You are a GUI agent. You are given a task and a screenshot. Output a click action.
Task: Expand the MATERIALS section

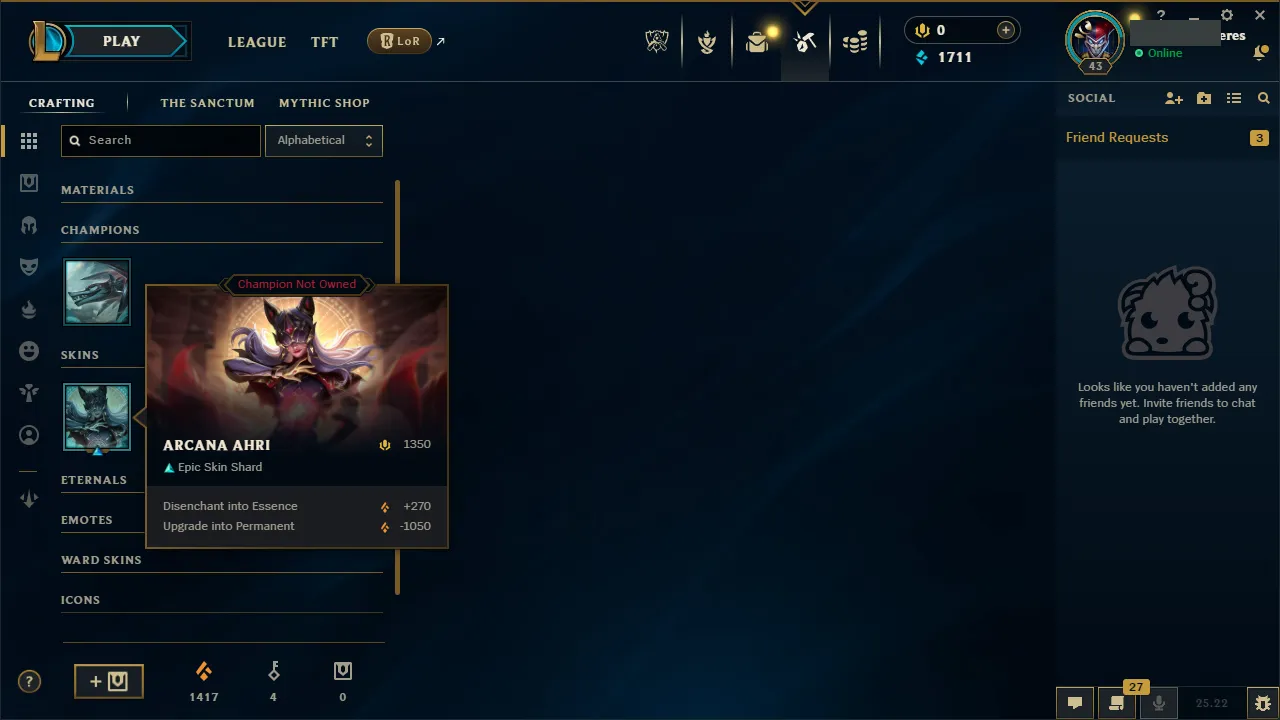tap(98, 190)
